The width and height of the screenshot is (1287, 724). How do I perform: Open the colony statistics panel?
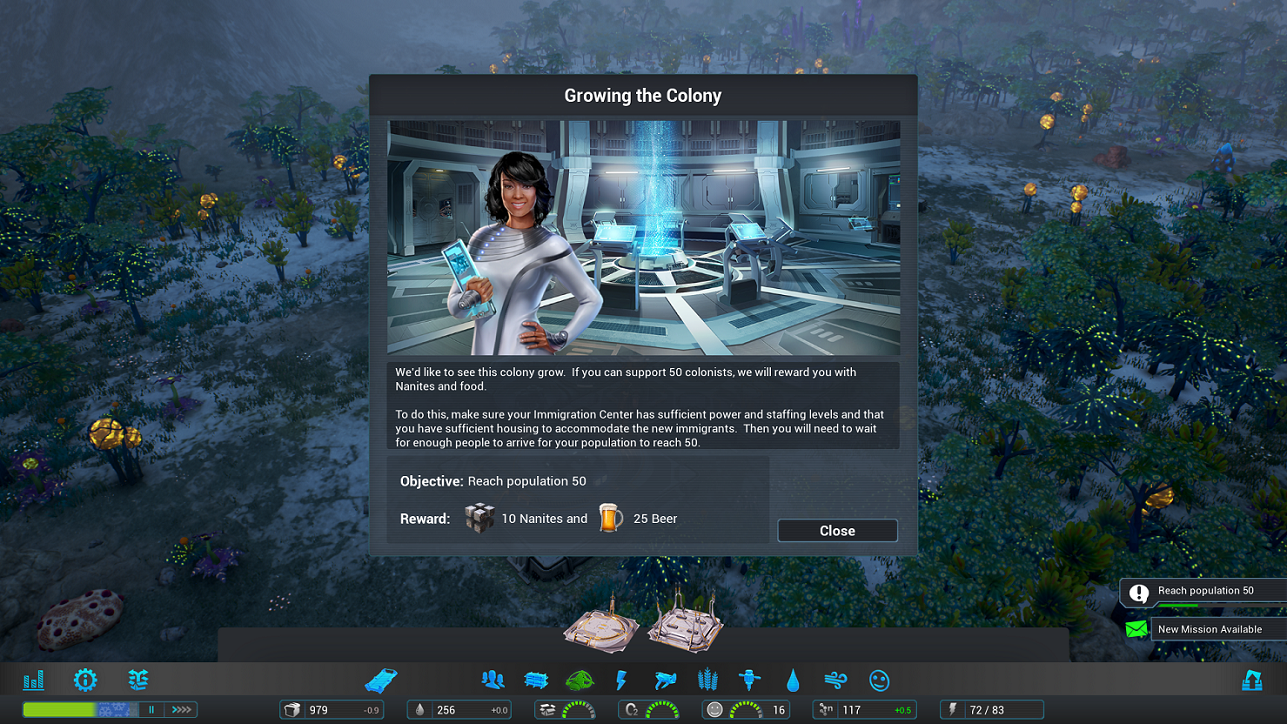pos(33,680)
